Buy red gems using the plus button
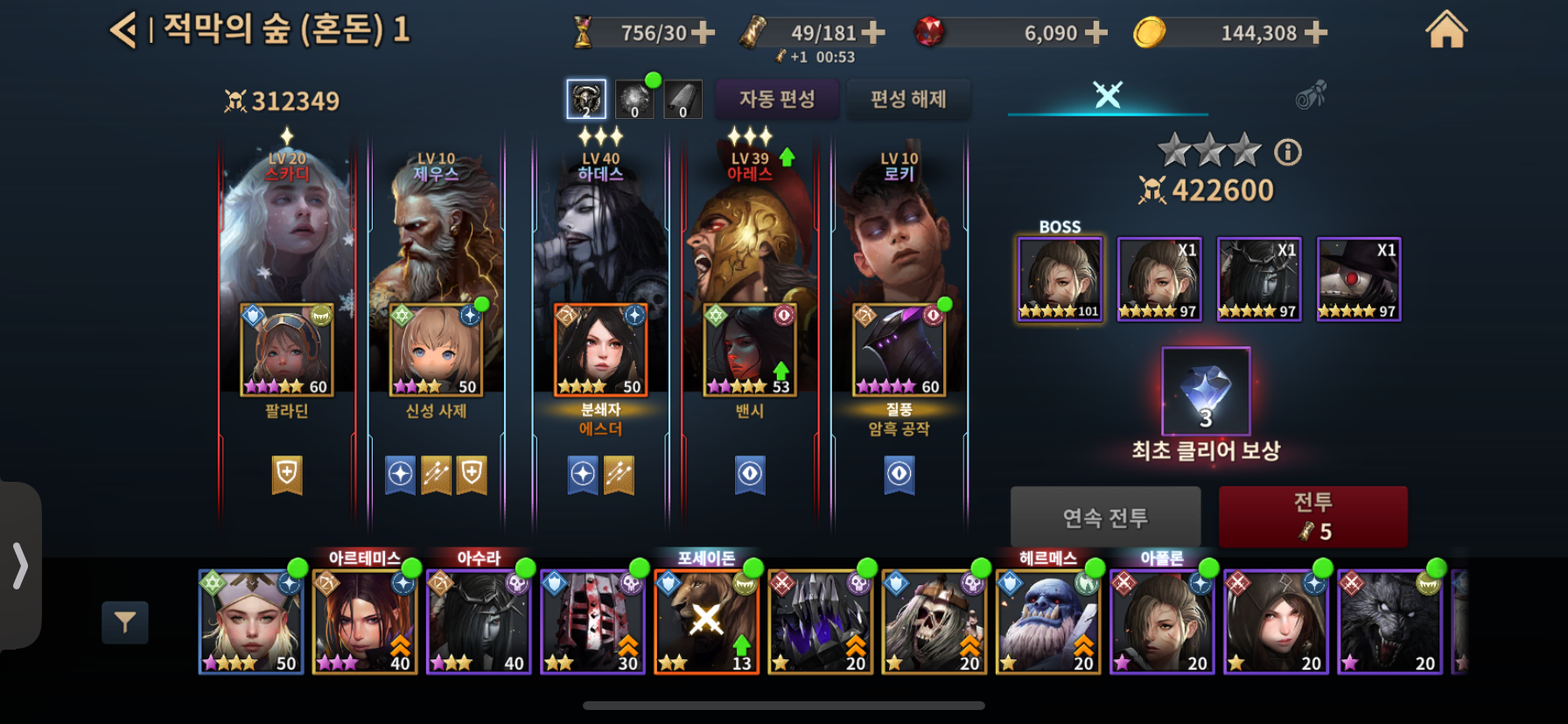This screenshot has width=1568, height=724. pos(1095,33)
